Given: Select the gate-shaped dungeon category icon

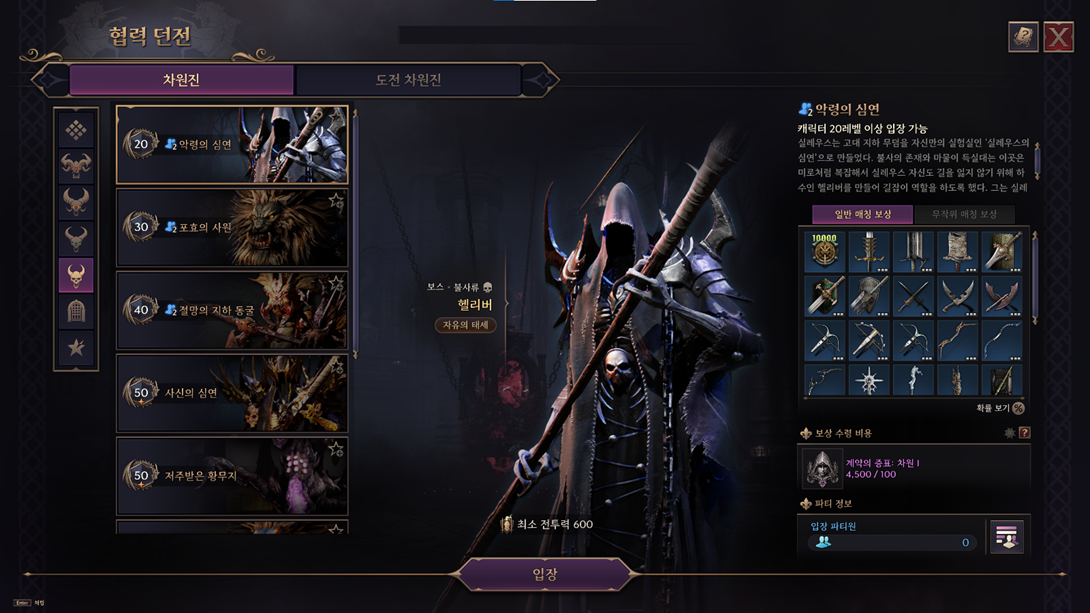Looking at the screenshot, I should (x=76, y=311).
